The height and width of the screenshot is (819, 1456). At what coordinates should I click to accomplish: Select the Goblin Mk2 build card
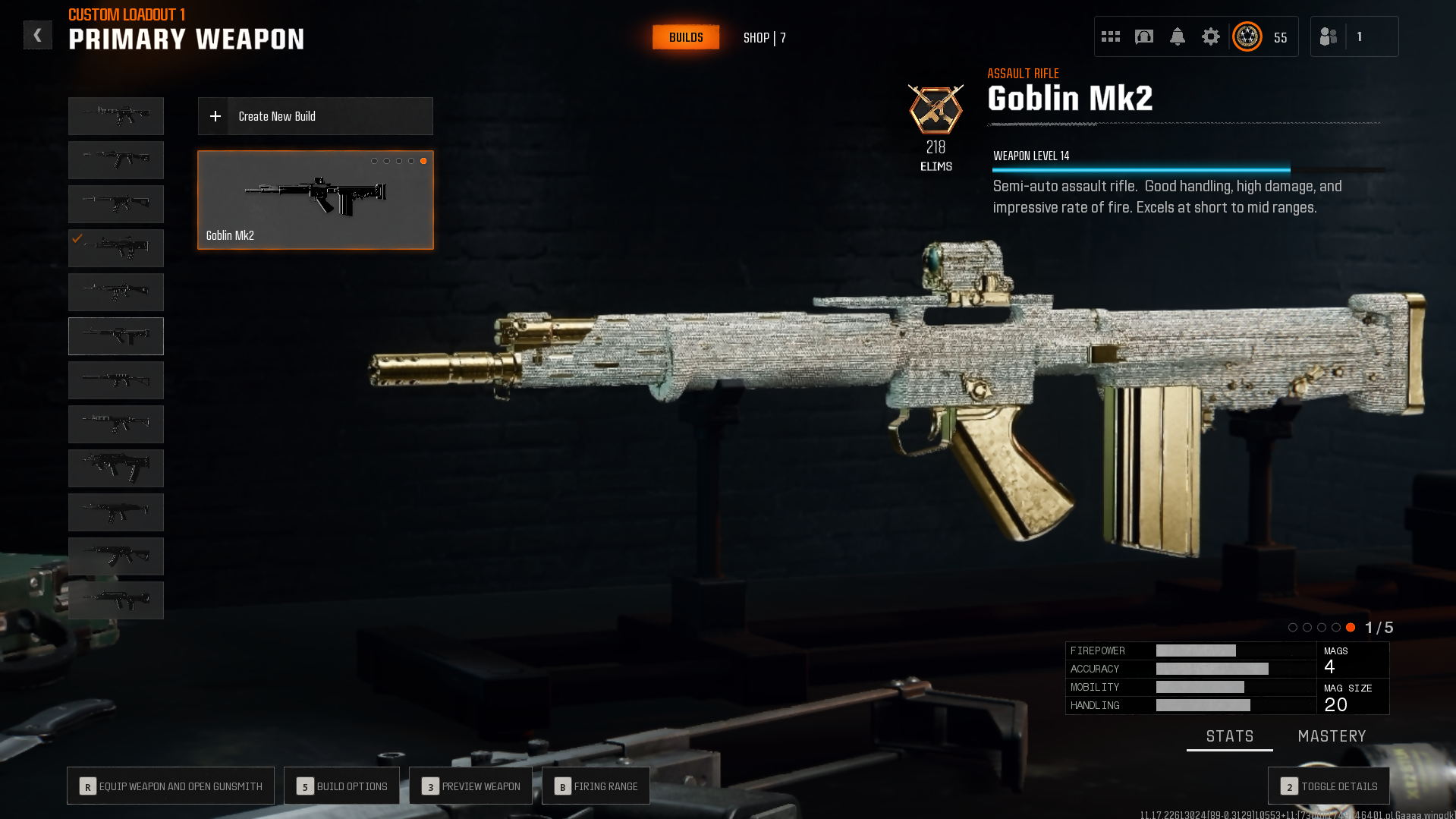[x=315, y=200]
